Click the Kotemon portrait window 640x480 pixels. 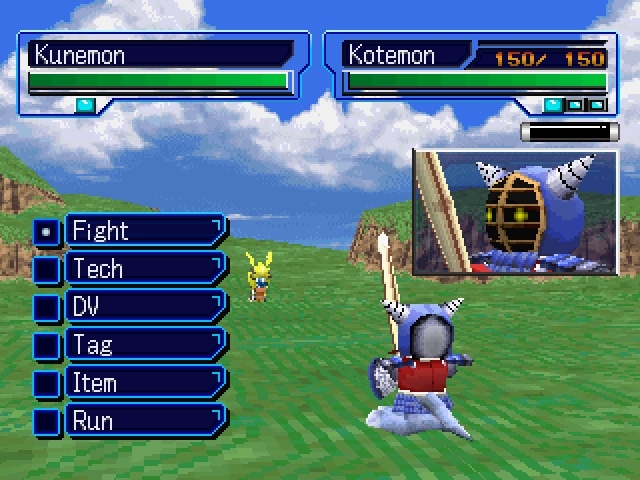515,212
